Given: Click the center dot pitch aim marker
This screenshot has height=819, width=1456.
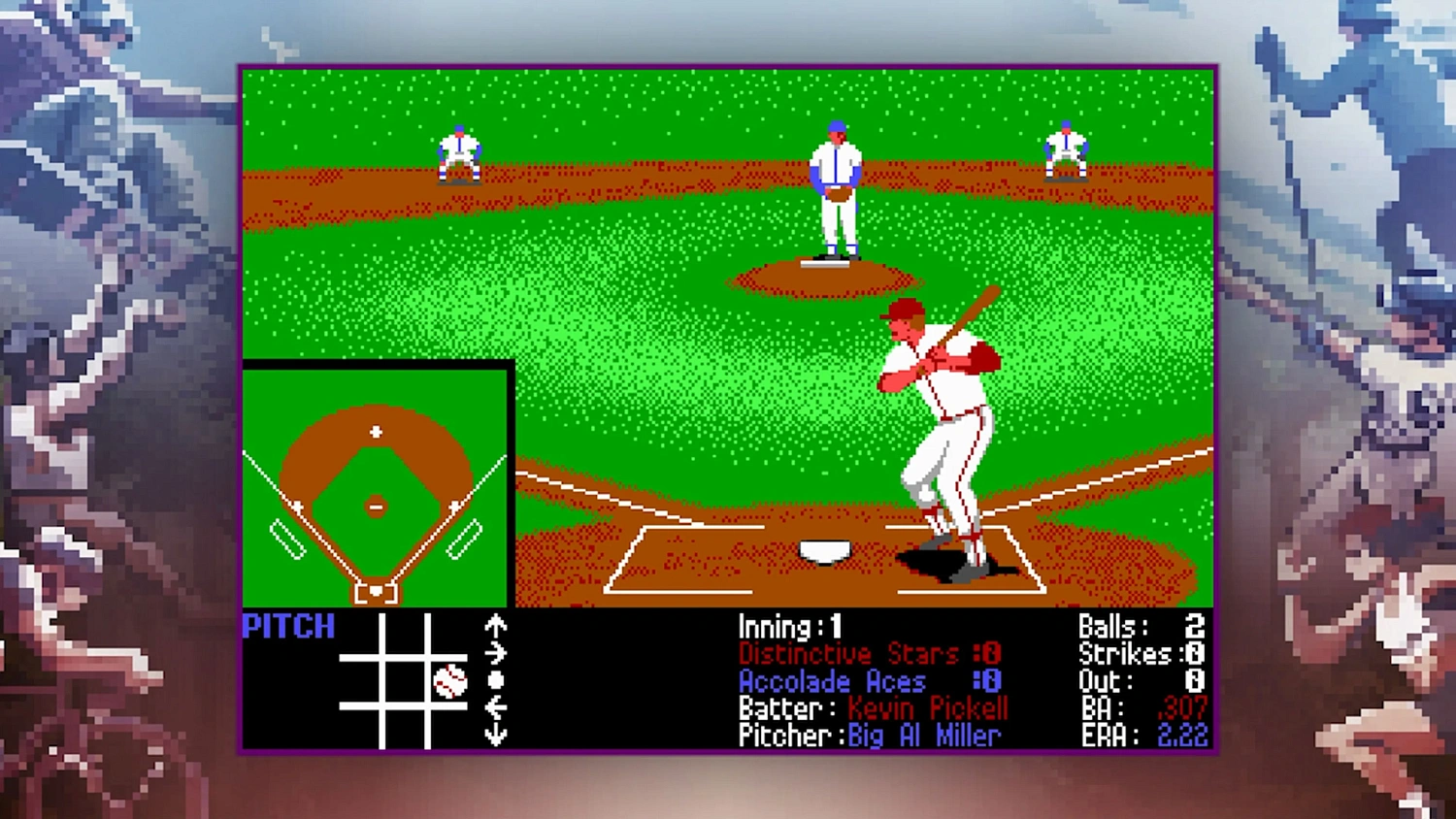Looking at the screenshot, I should pyautogui.click(x=496, y=681).
